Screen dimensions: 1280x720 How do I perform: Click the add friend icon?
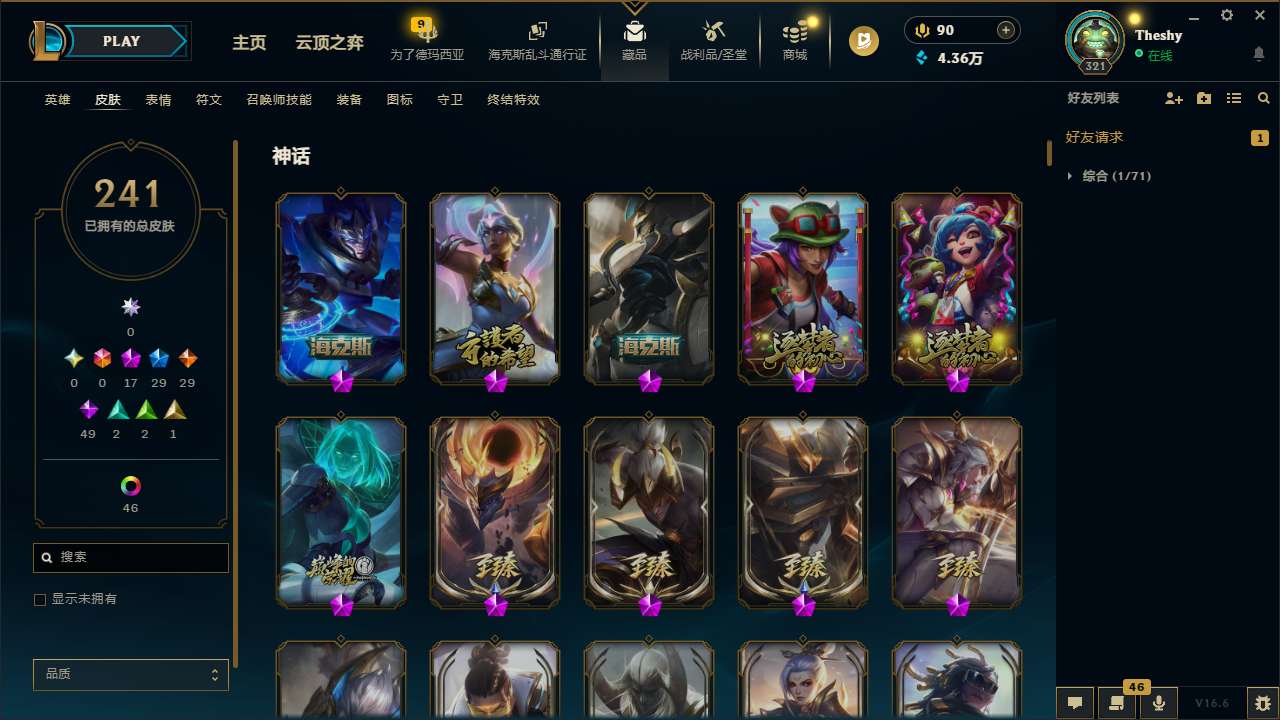1173,98
